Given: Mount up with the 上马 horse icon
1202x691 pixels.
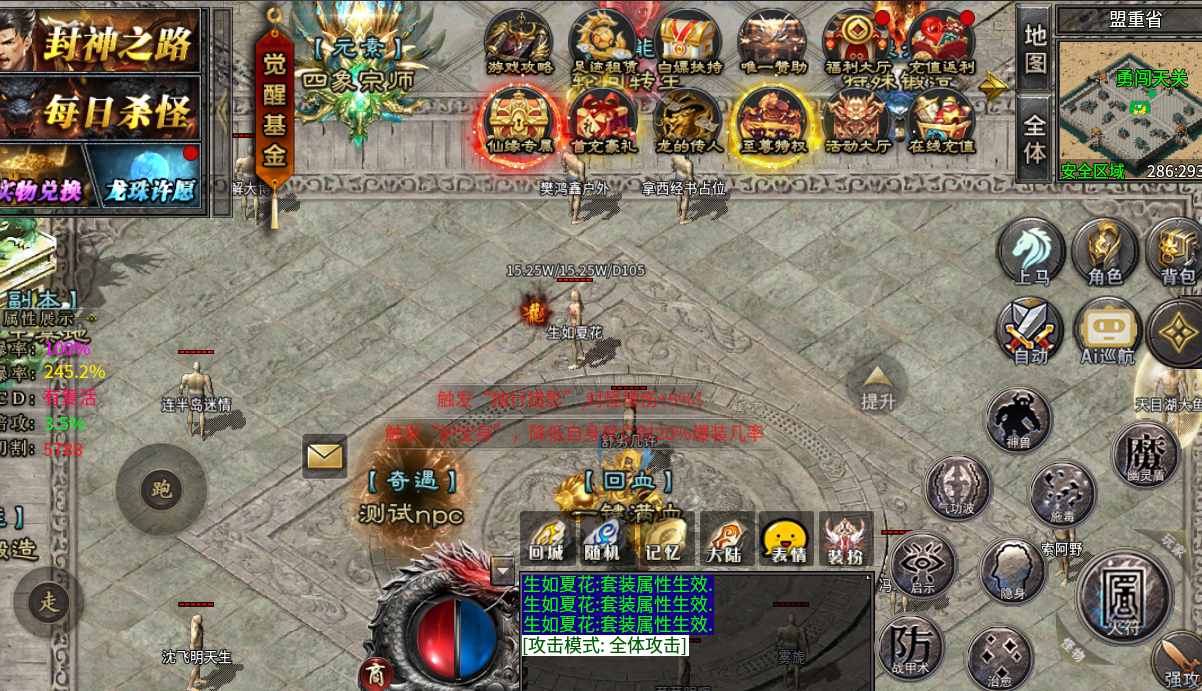Looking at the screenshot, I should [x=1031, y=252].
